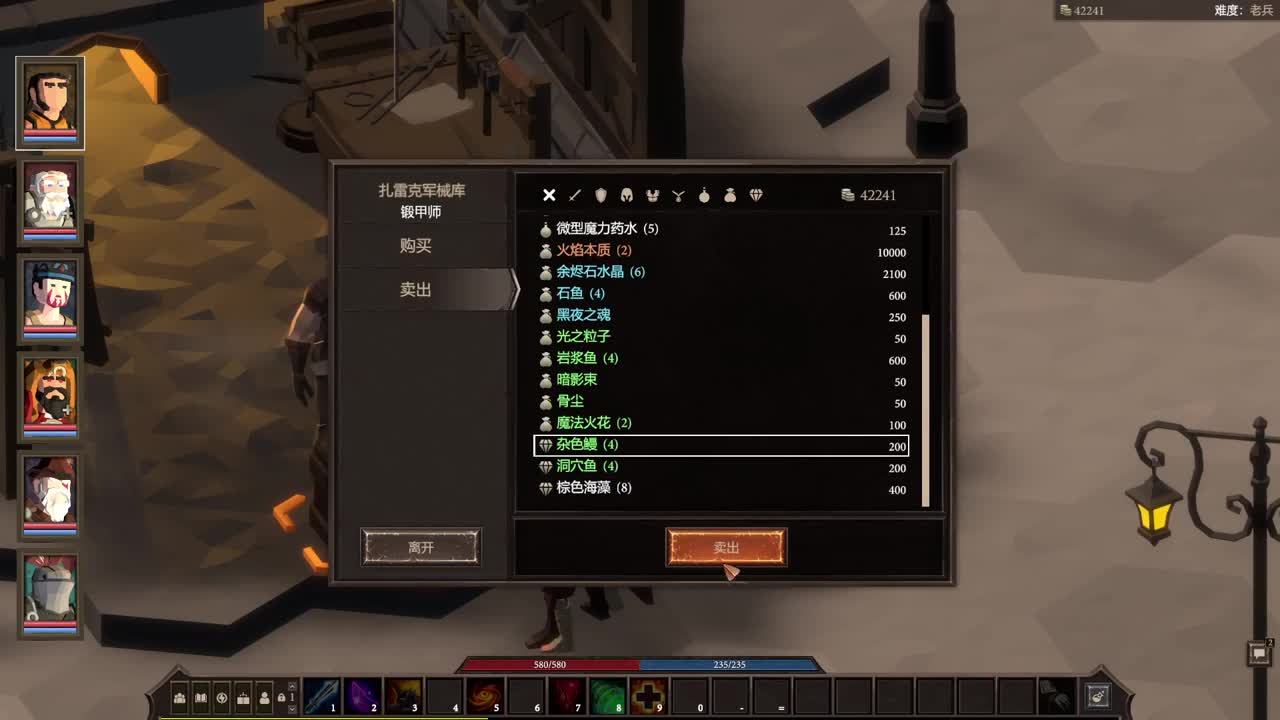Filter shop items by chest armor
1280x720 pixels.
pyautogui.click(x=651, y=195)
